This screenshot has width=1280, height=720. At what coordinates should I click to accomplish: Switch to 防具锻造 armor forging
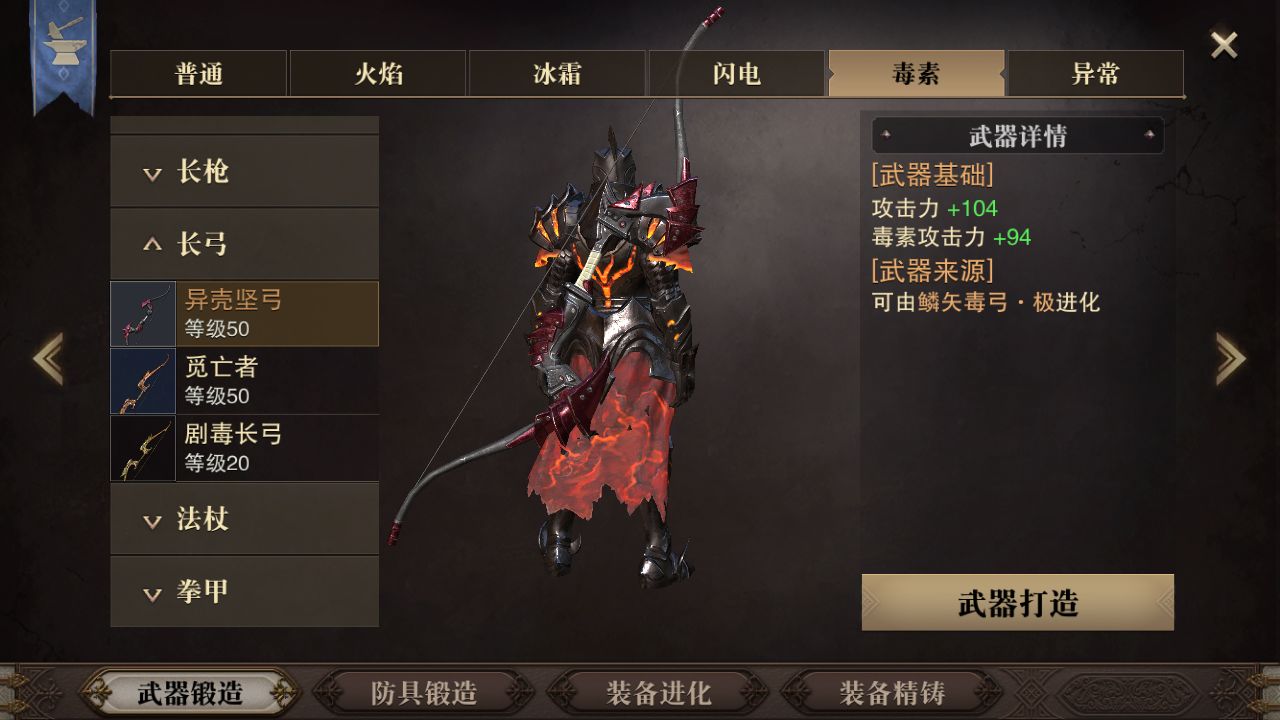pos(424,692)
